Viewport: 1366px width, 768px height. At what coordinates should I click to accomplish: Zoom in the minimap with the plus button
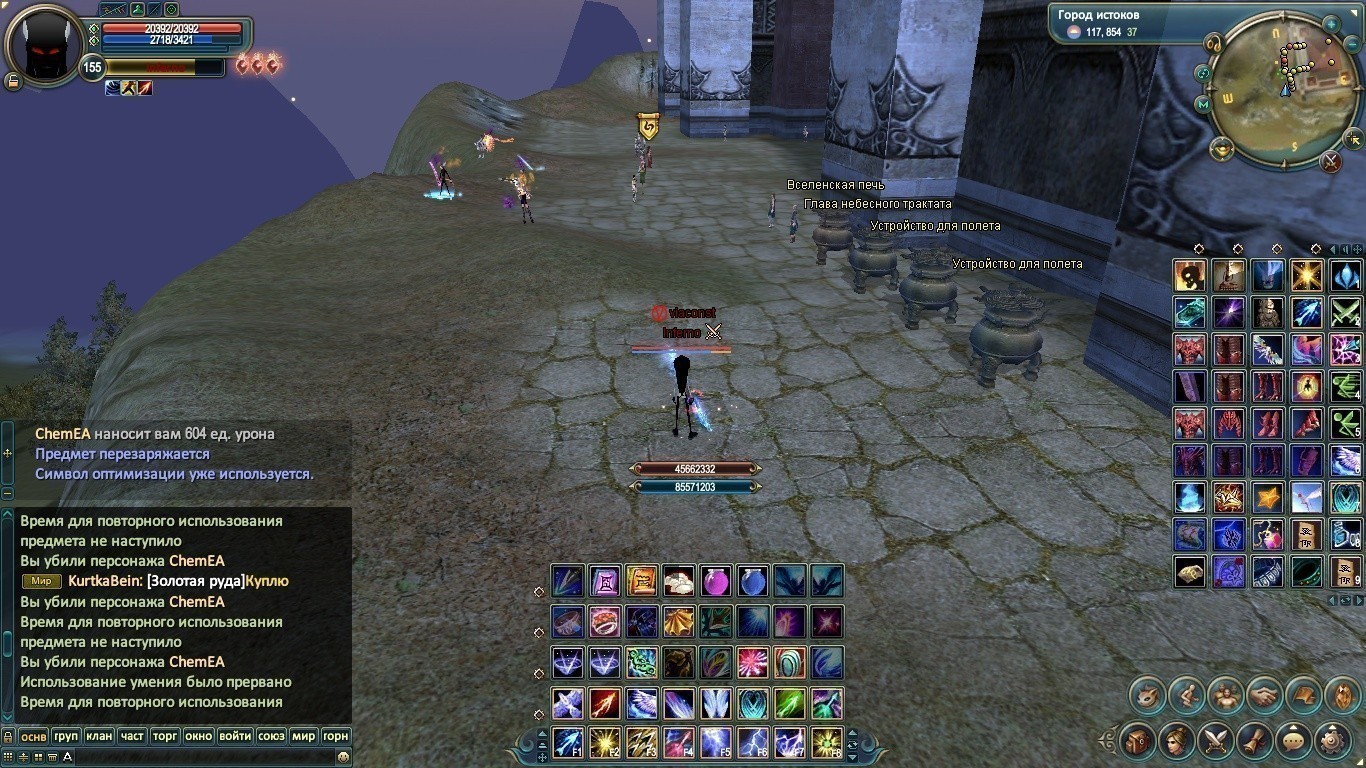point(1331,24)
